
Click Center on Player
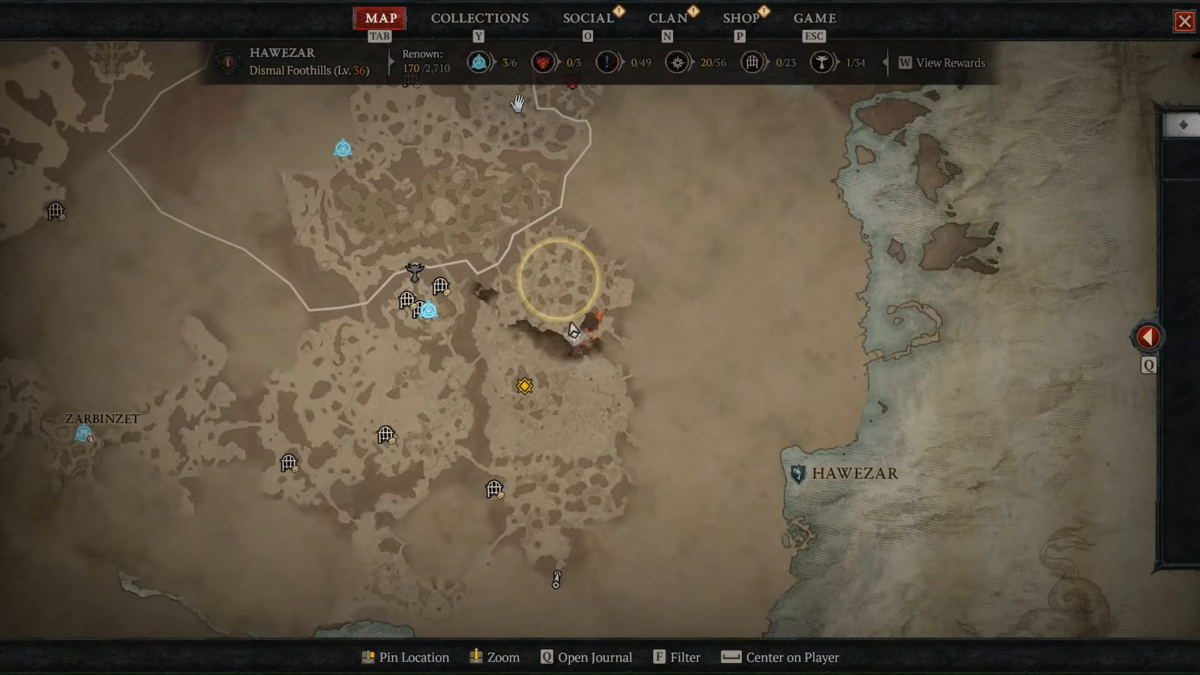point(780,657)
